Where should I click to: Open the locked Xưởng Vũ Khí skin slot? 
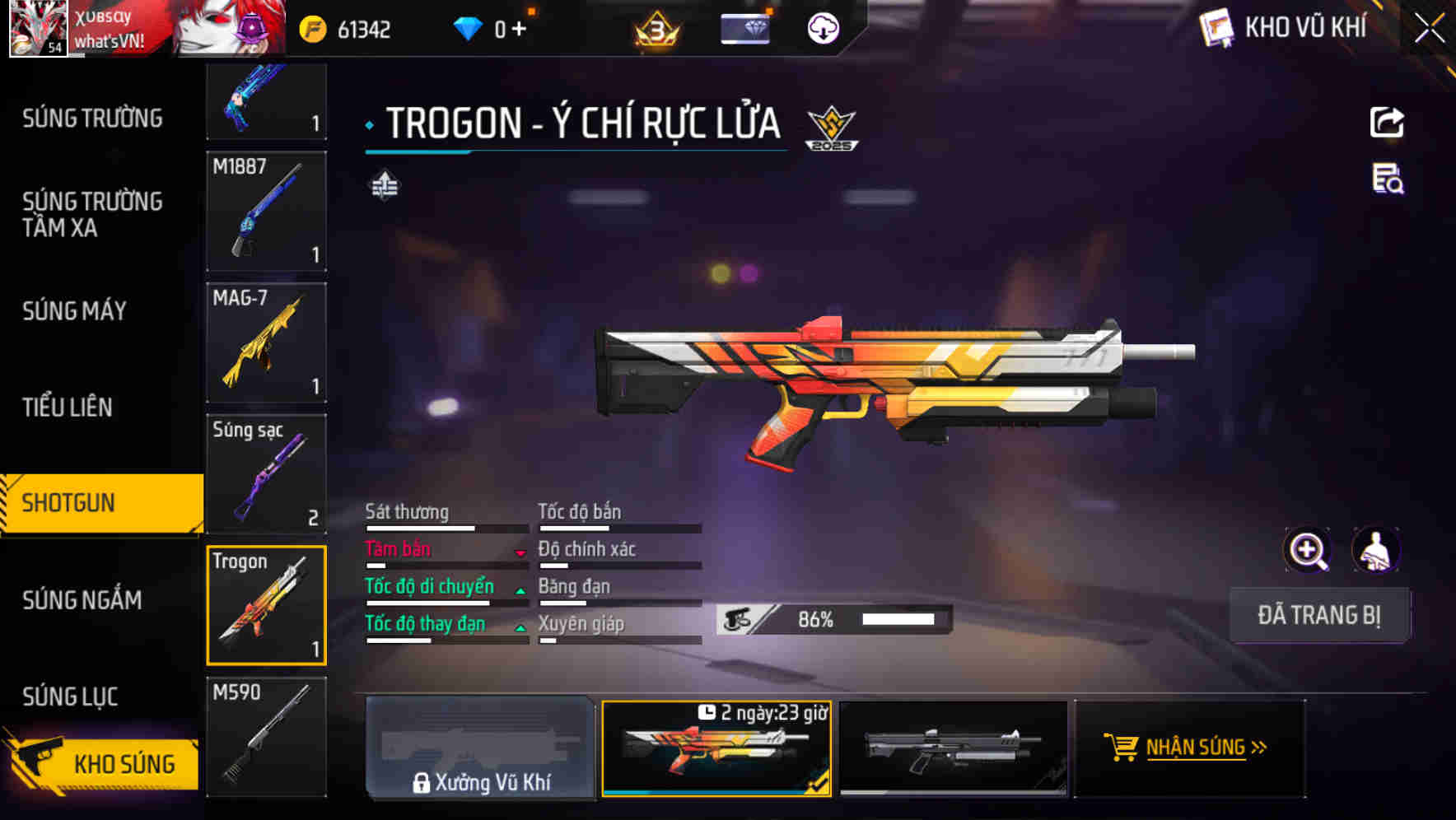tap(480, 748)
